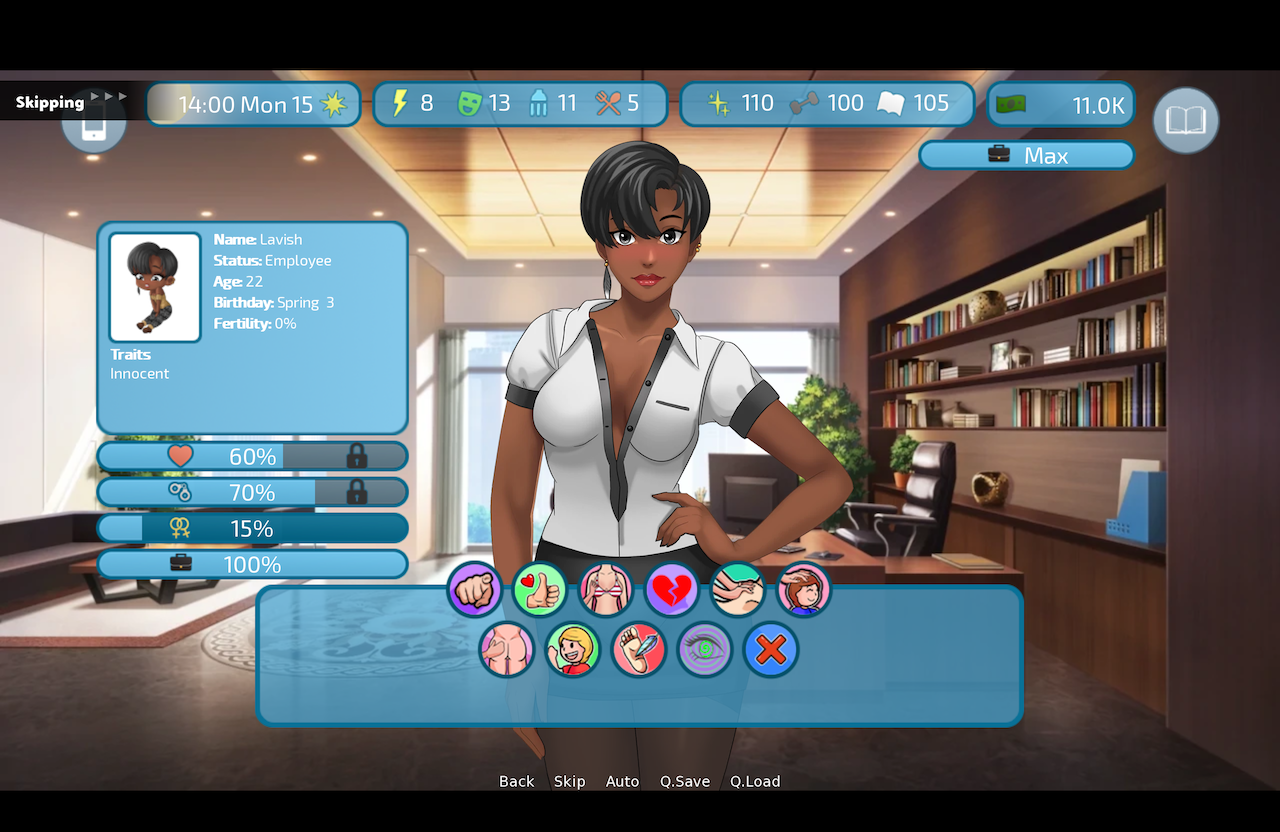
Task: Enable Auto text advance
Action: [622, 781]
